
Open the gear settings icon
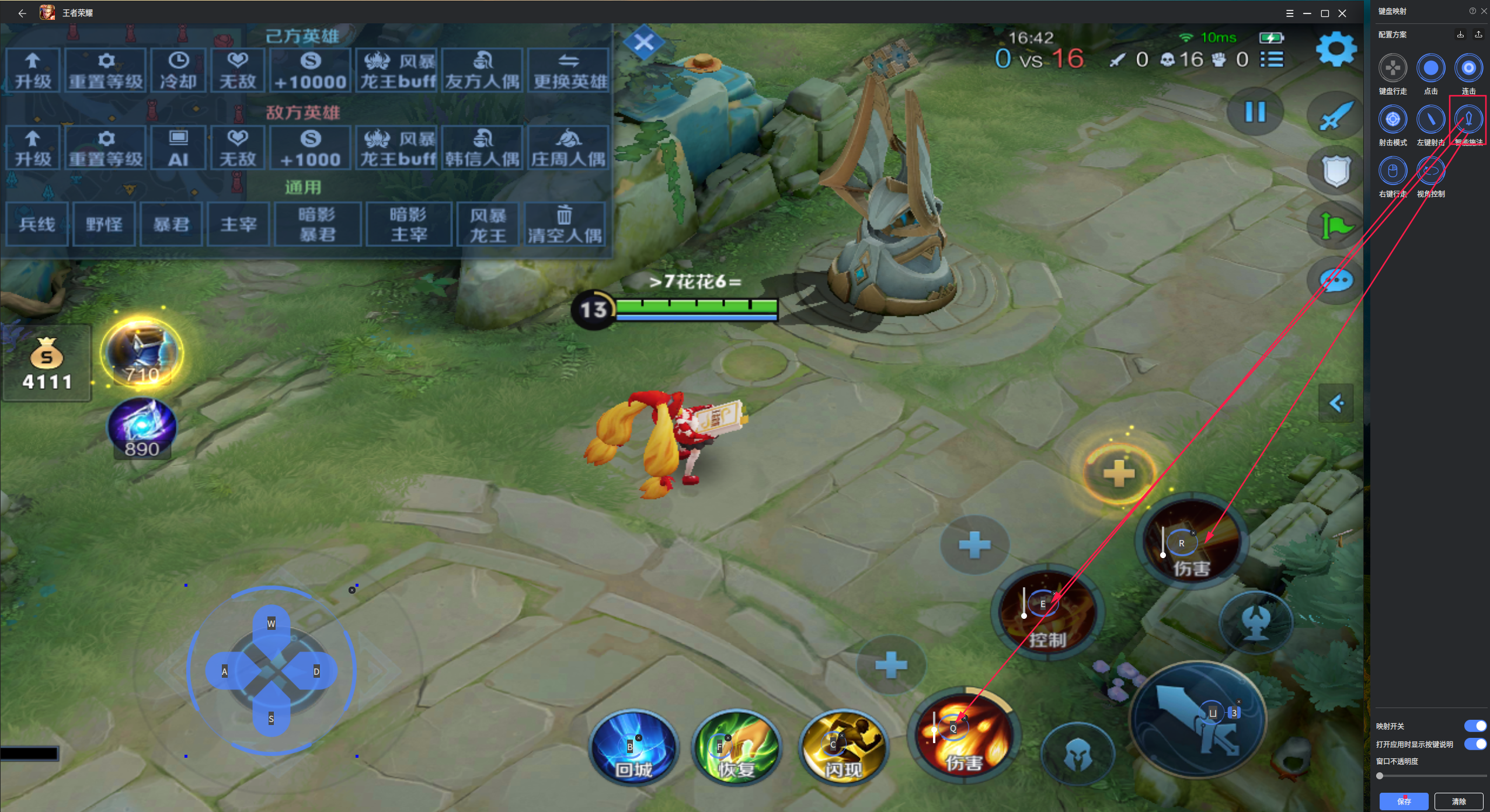click(x=1335, y=50)
